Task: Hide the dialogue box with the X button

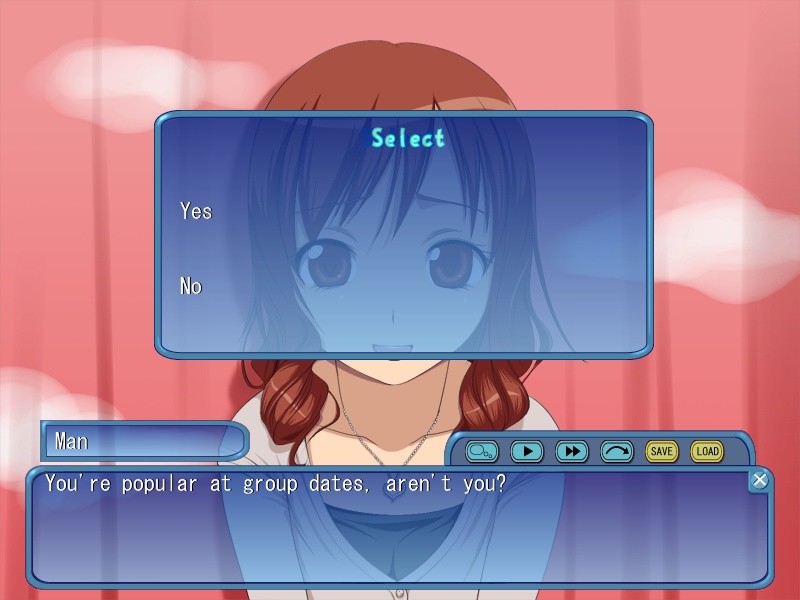Action: click(x=759, y=481)
